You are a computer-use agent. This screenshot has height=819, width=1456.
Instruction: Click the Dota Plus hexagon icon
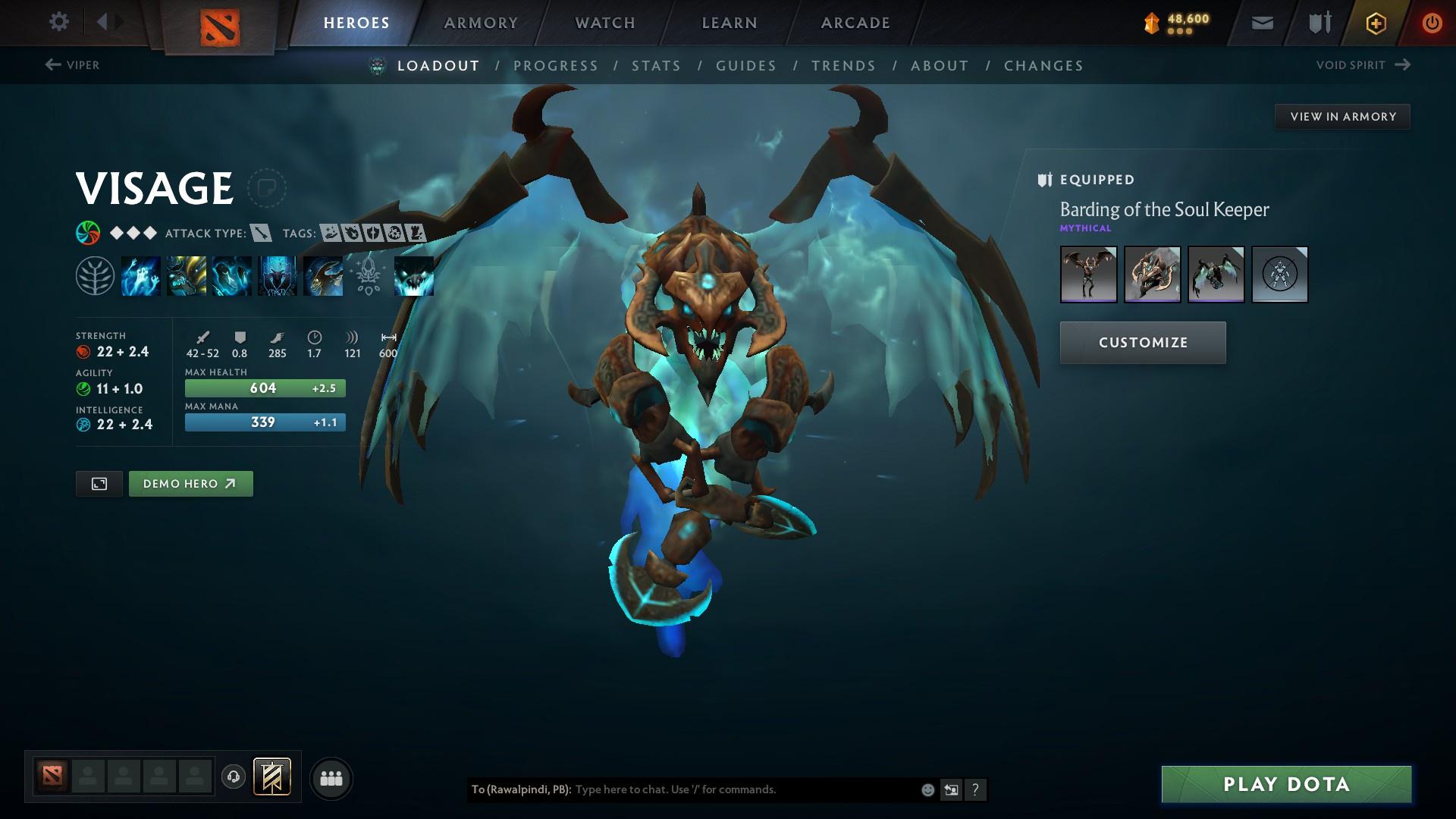tap(1376, 22)
